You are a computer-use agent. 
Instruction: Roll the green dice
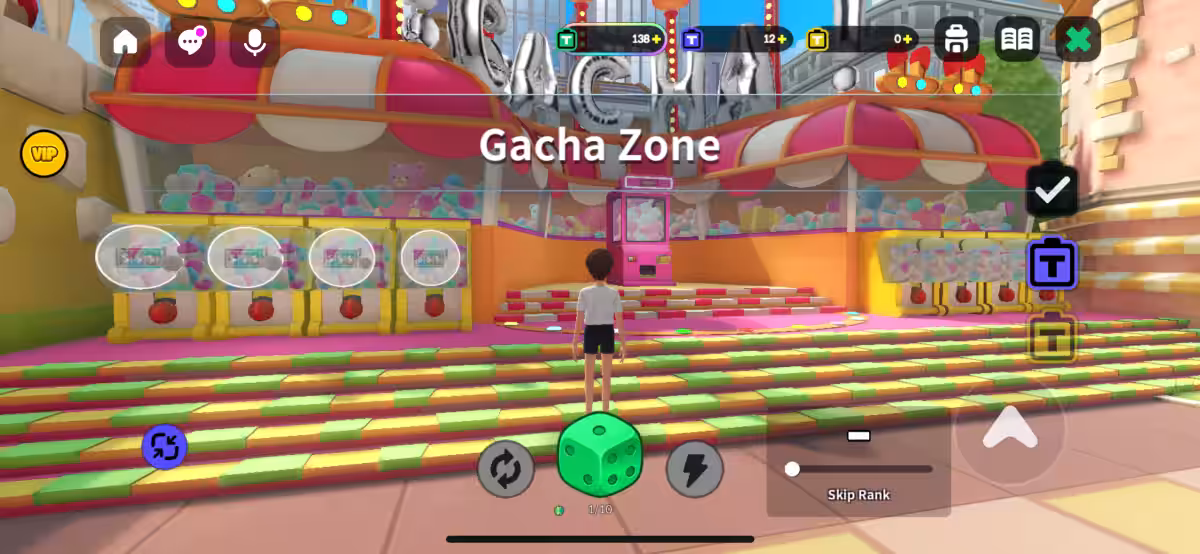pos(599,456)
